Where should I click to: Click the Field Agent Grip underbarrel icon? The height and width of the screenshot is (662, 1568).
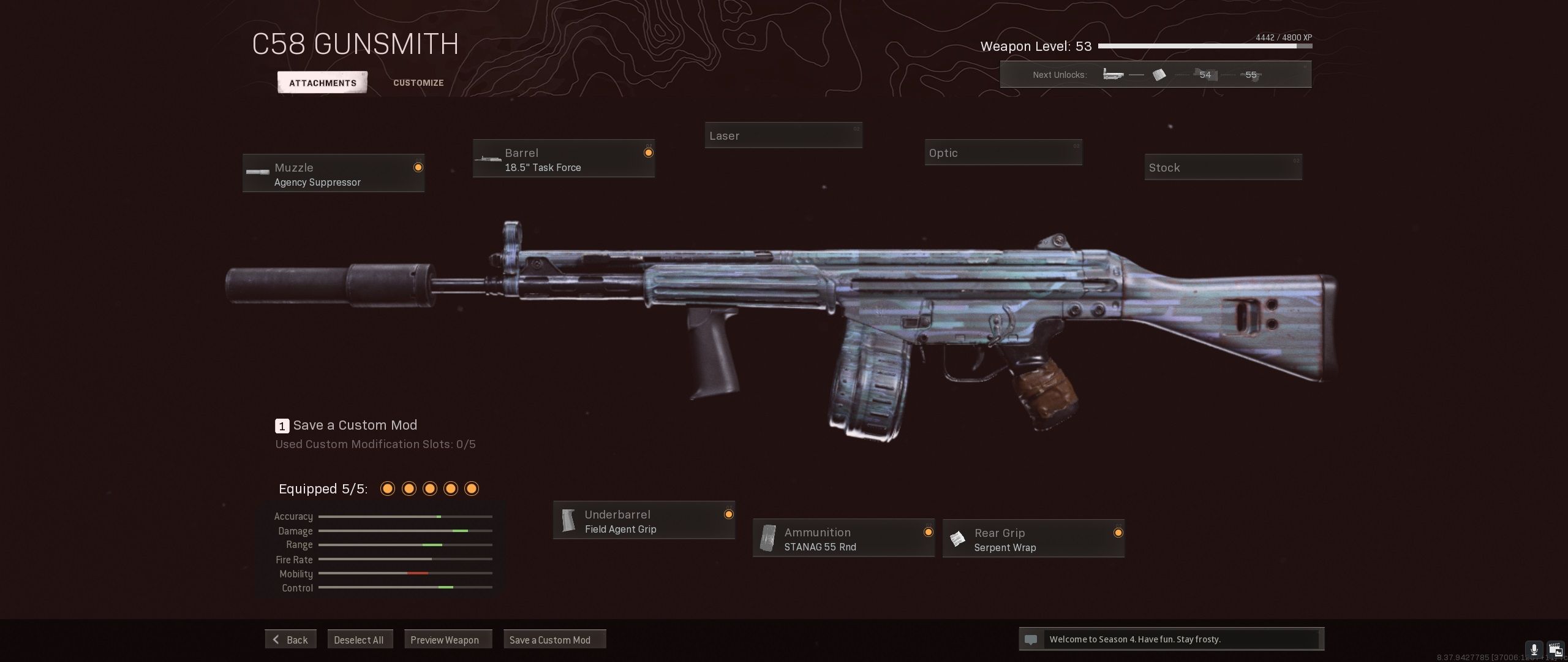570,520
